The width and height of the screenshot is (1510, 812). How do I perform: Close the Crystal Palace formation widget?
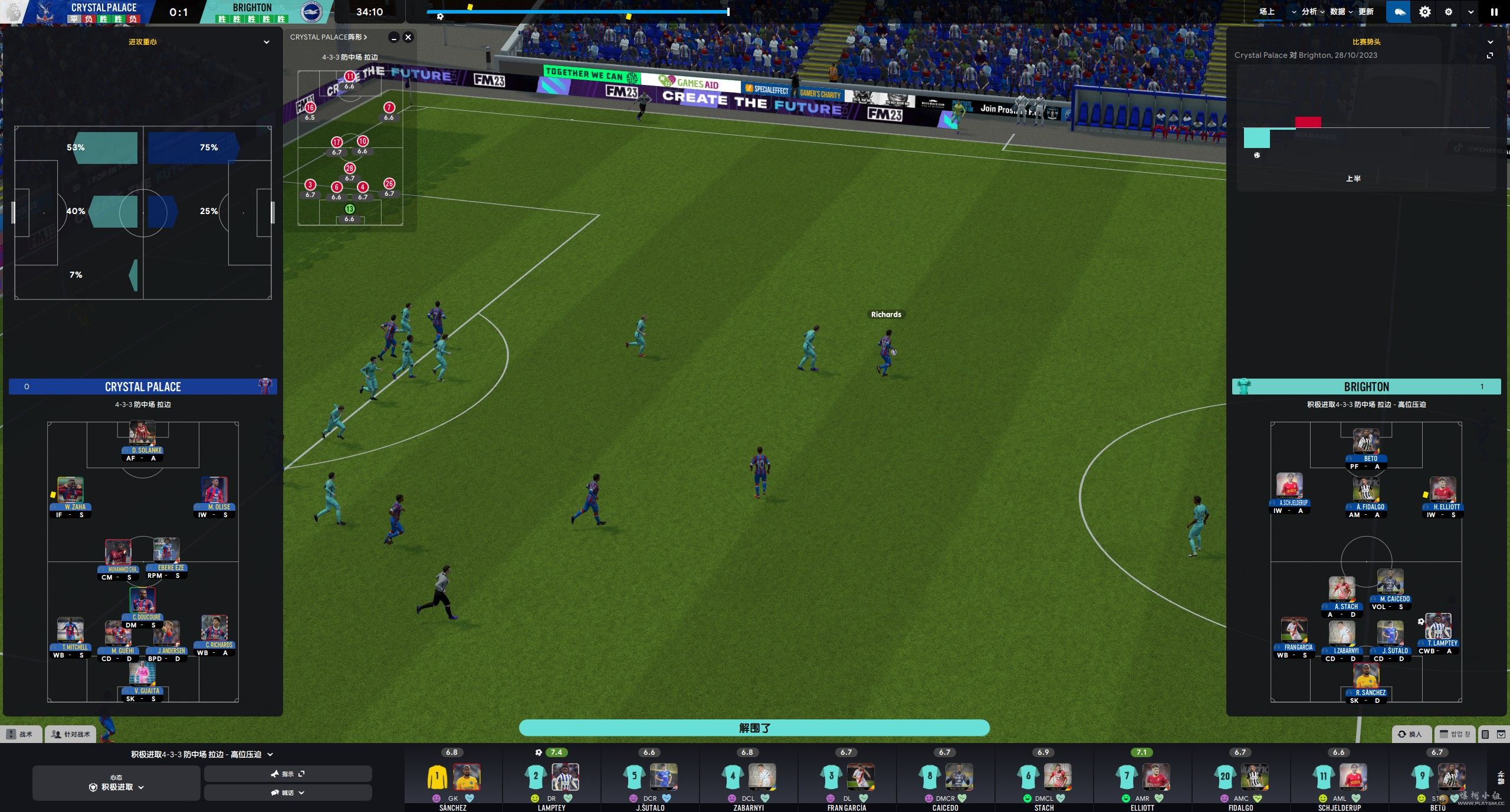408,37
